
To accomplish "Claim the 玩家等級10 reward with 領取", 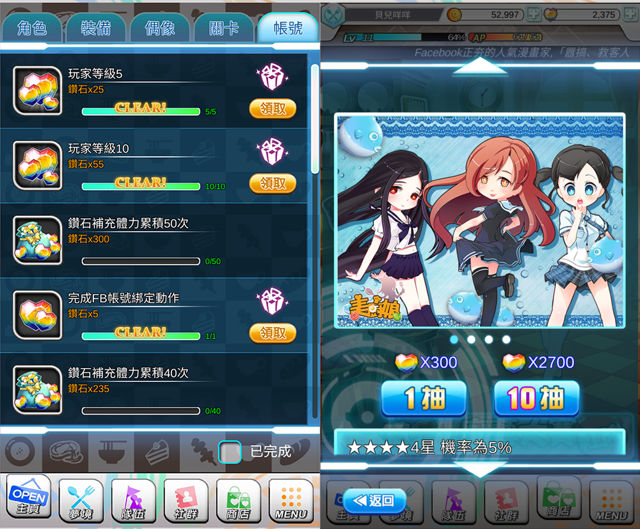I will click(272, 183).
